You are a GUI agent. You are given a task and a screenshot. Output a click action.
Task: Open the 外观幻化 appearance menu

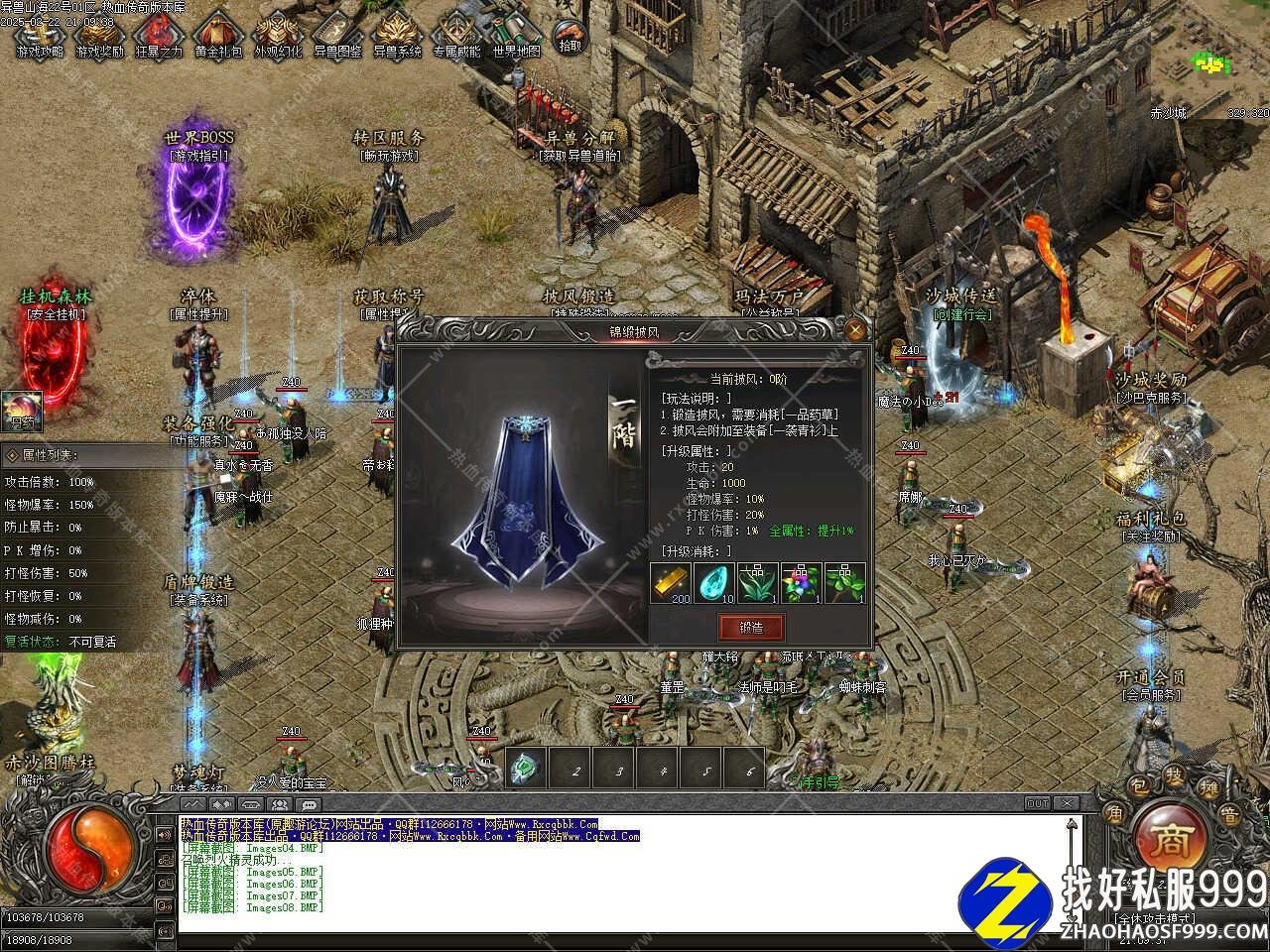[278, 34]
